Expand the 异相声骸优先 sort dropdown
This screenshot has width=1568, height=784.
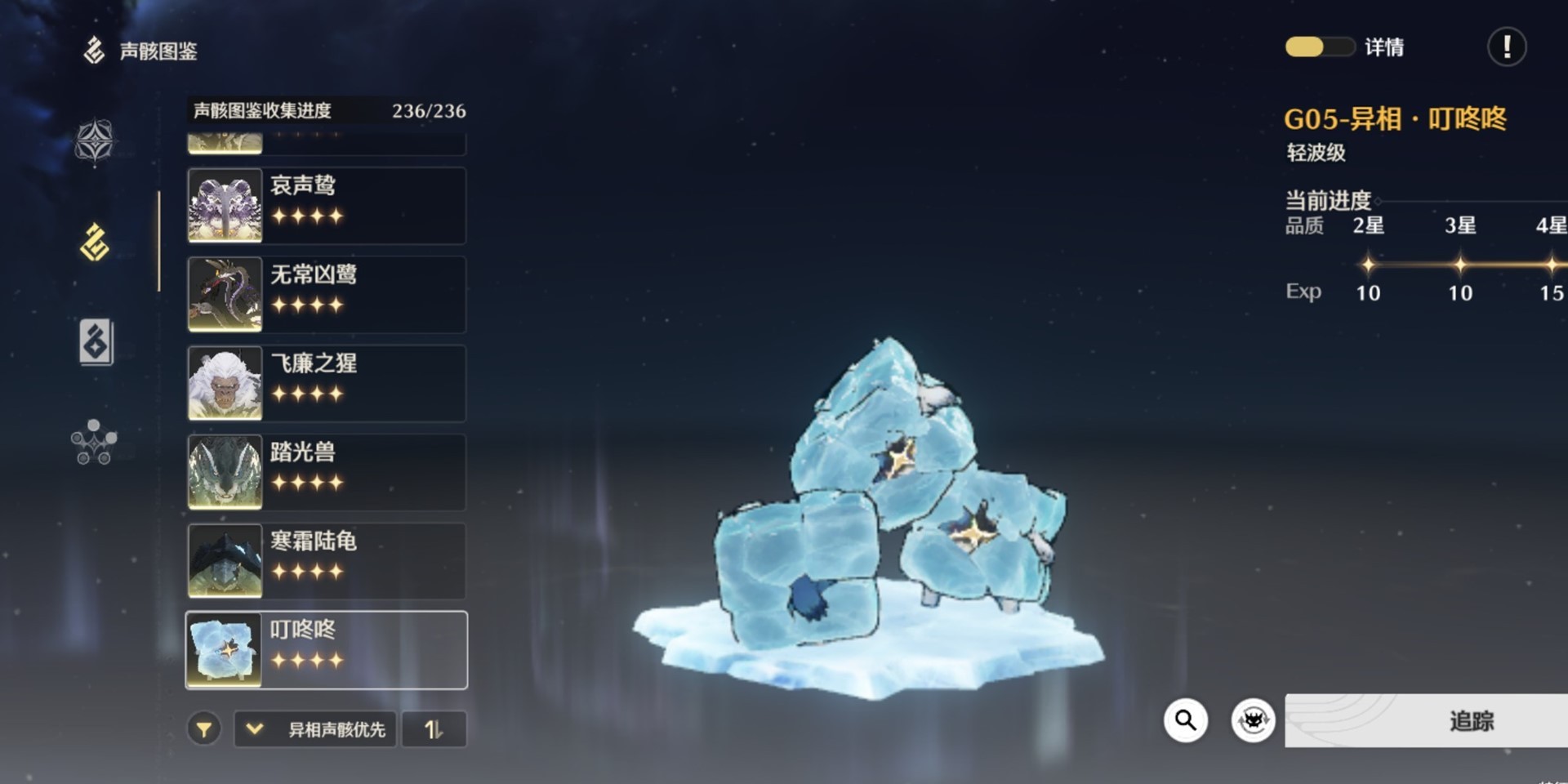(316, 728)
